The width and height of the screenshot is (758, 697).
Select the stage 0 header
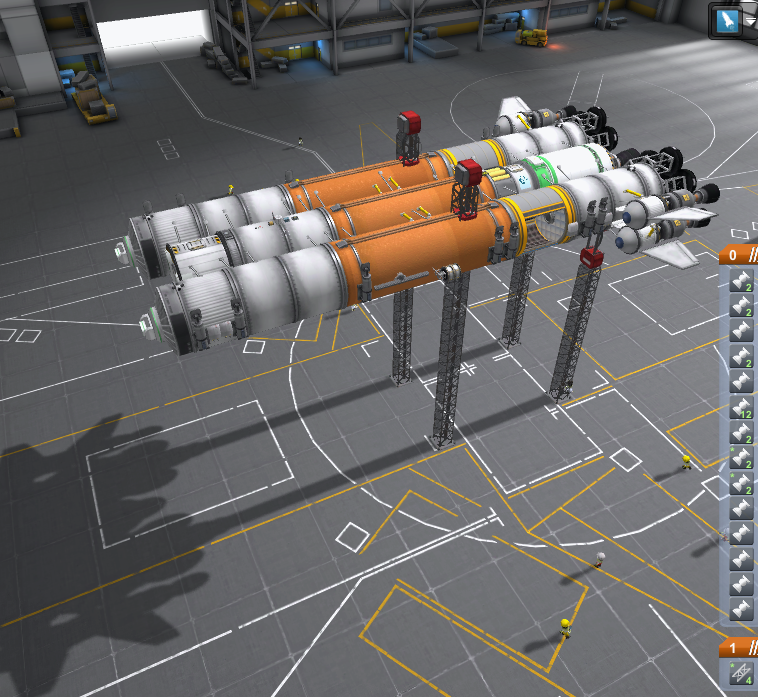click(x=739, y=255)
